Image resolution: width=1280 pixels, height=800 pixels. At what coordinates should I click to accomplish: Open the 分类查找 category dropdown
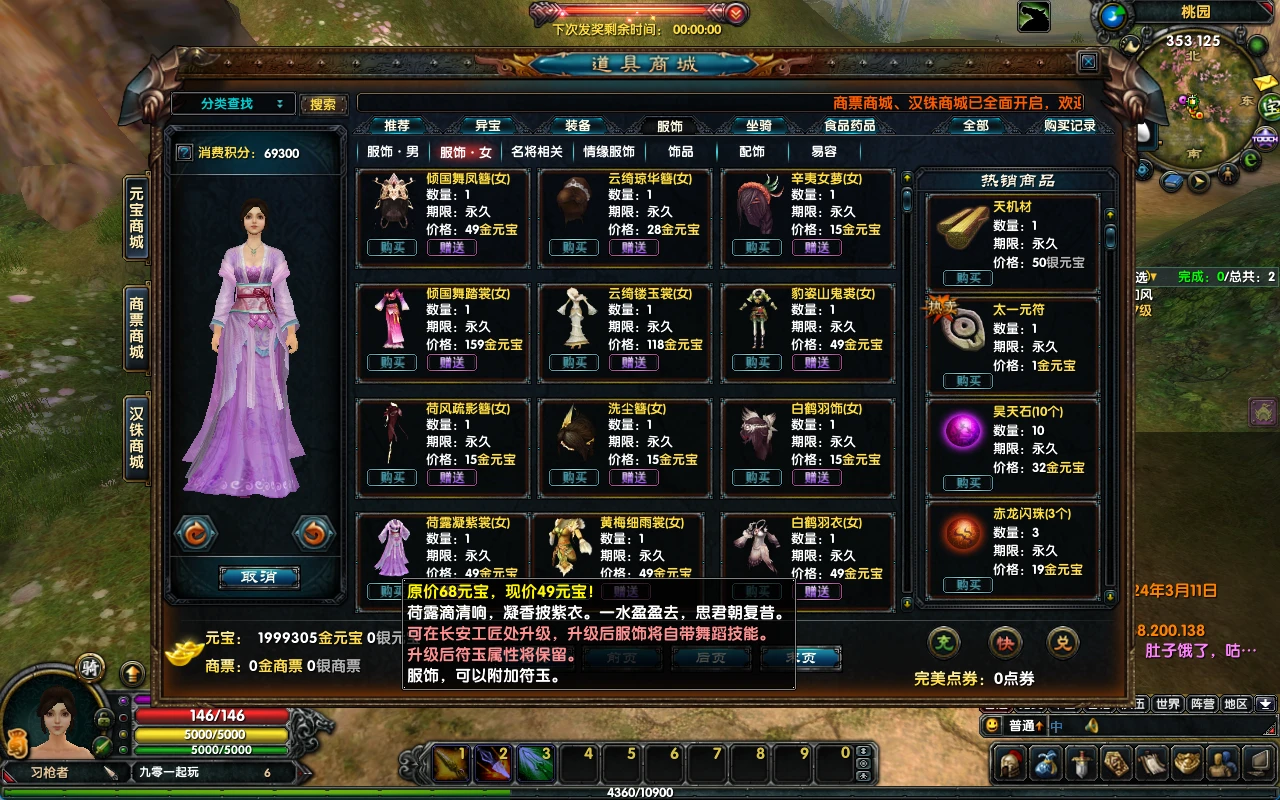[233, 104]
